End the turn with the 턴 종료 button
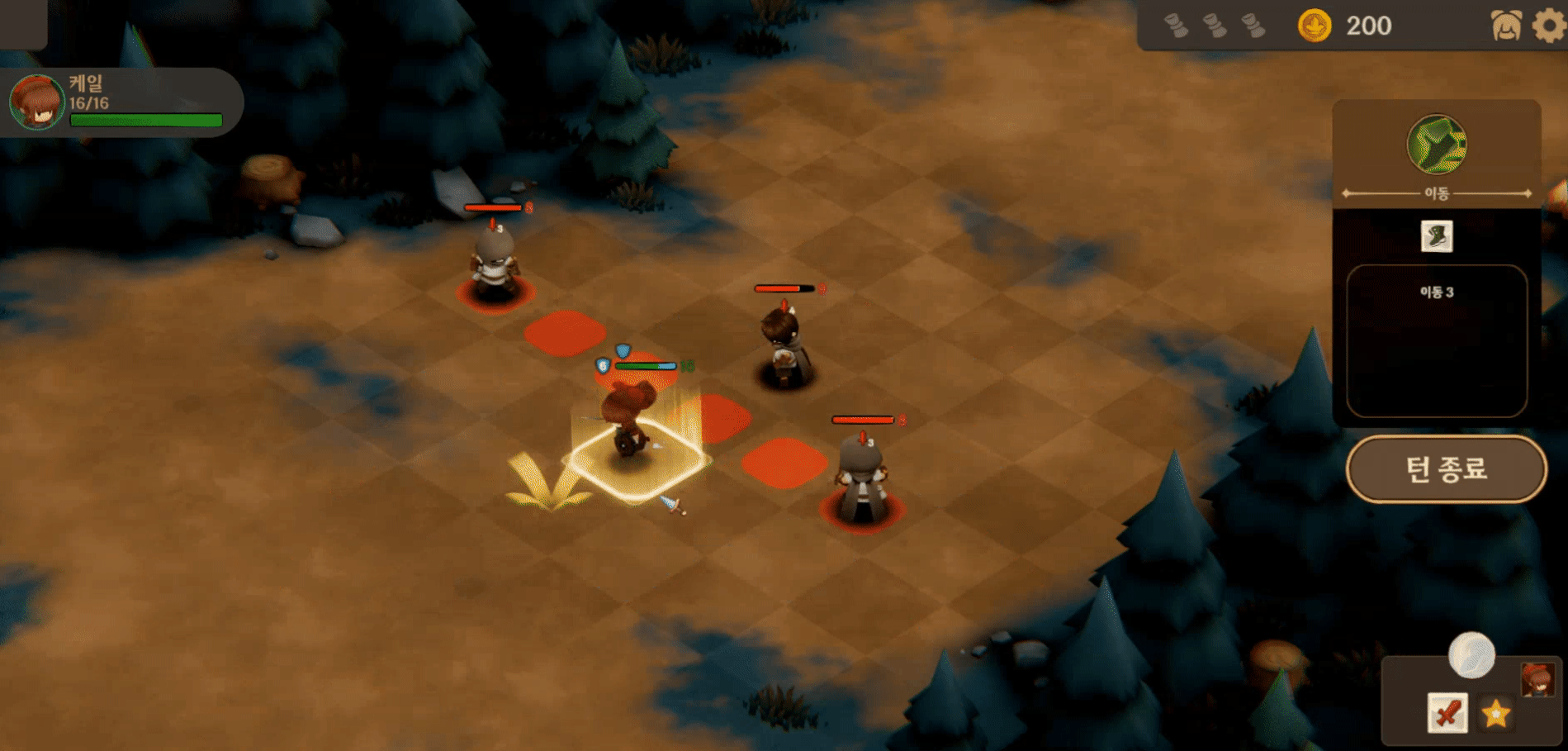The height and width of the screenshot is (751, 1568). (1446, 469)
